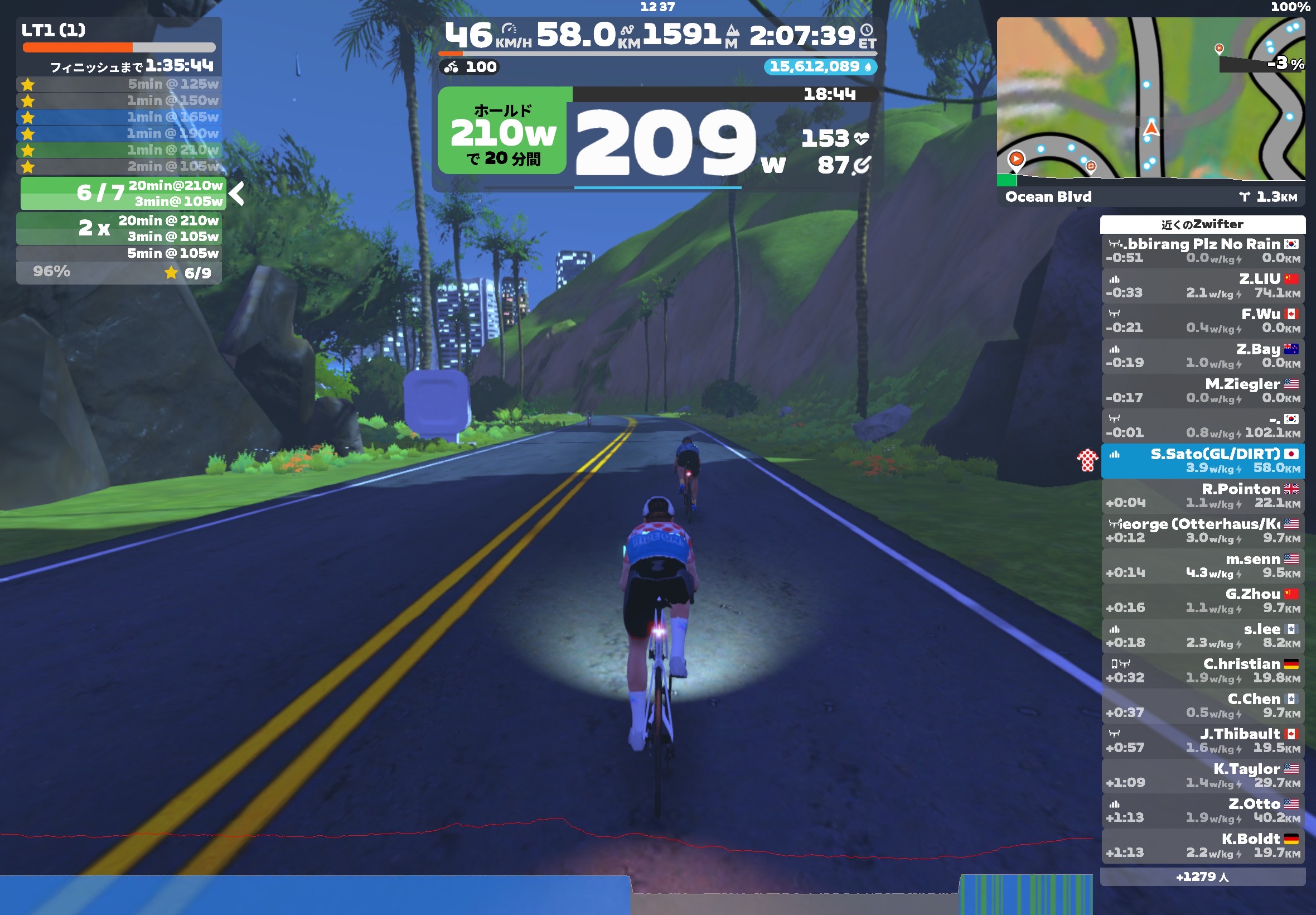The image size is (1316, 915).
Task: Select Z.Bay rider row
Action: click(x=1203, y=355)
